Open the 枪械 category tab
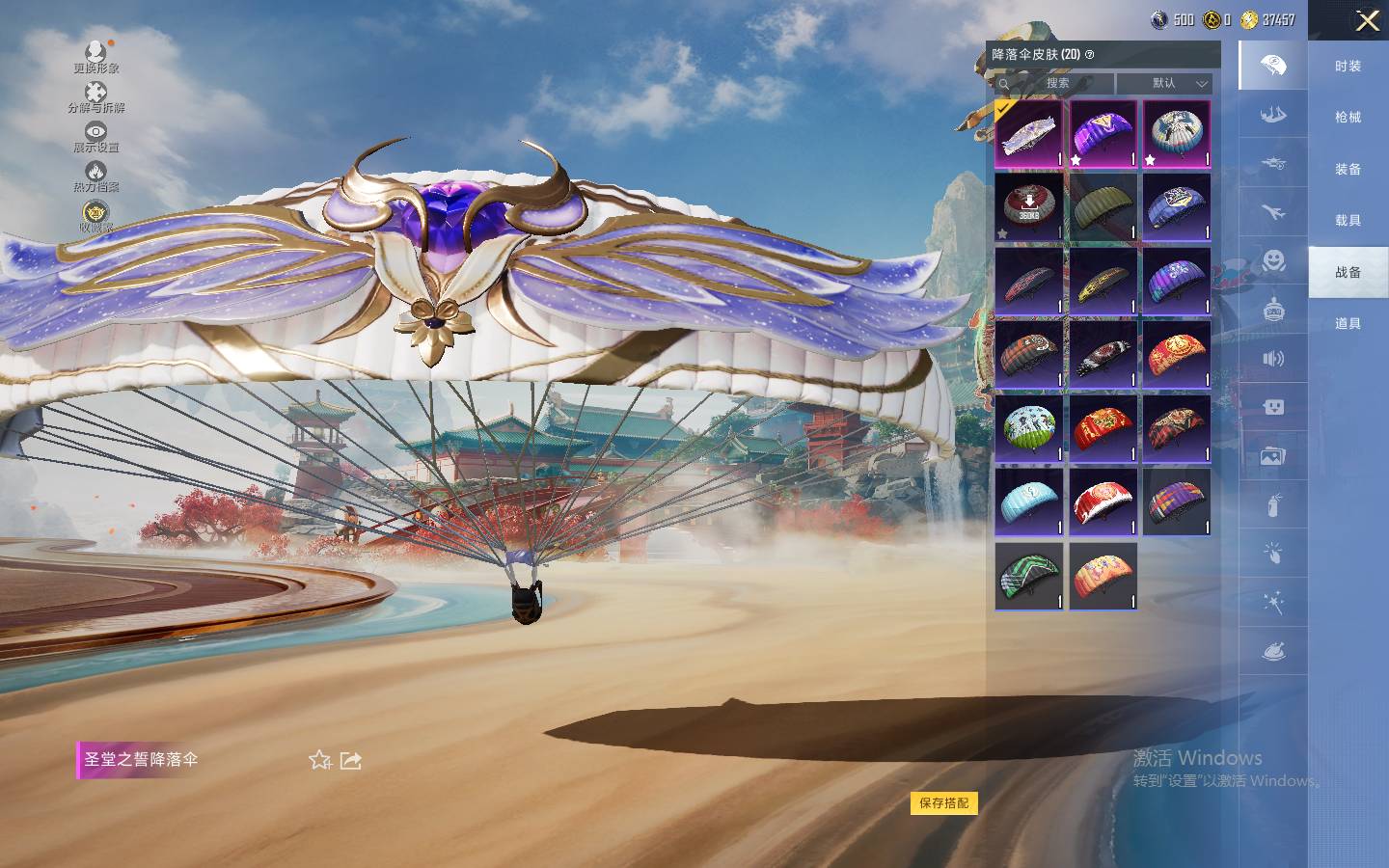1389x868 pixels. tap(1348, 117)
